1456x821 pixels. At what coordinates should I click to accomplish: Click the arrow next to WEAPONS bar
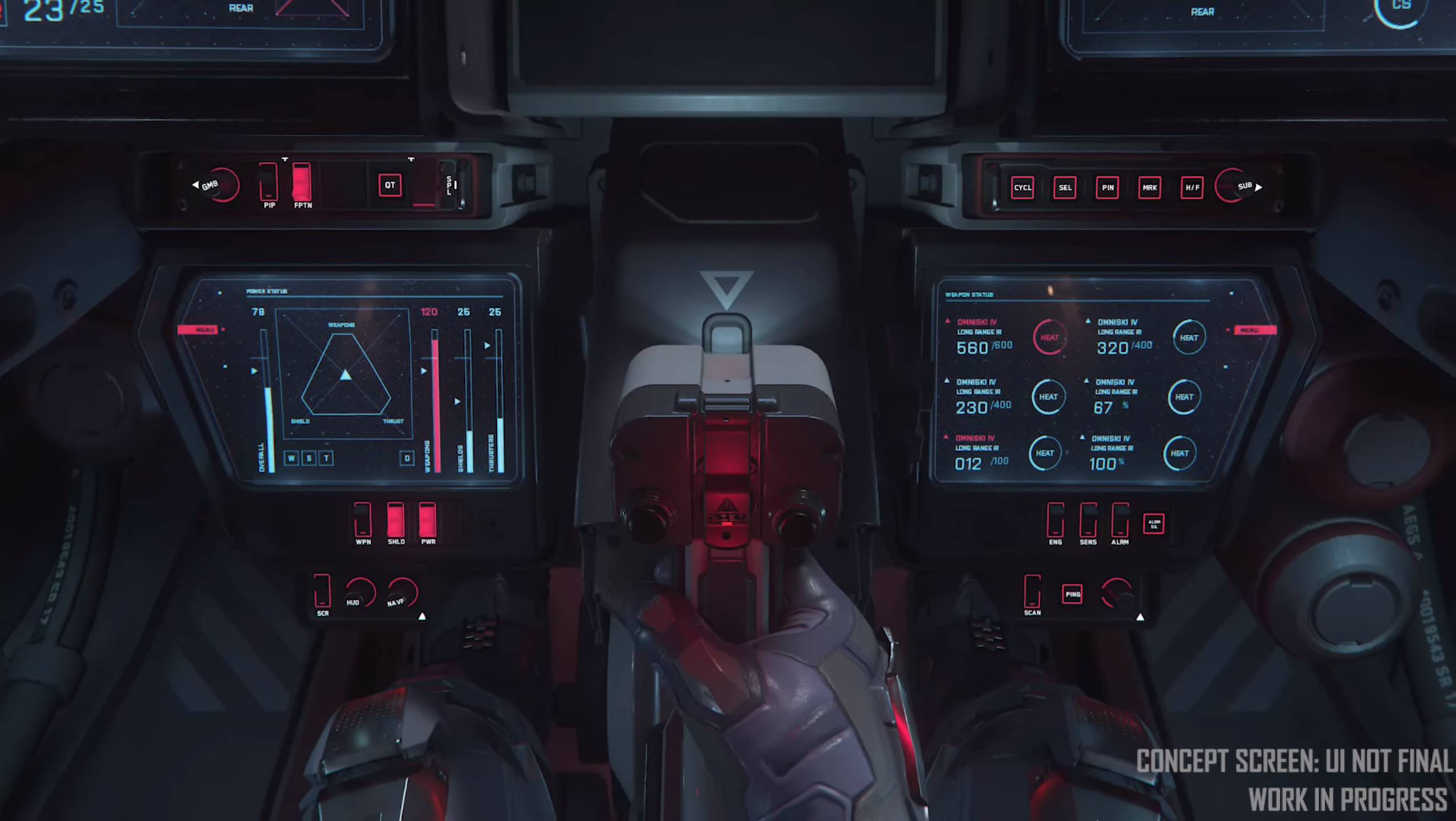click(x=424, y=371)
